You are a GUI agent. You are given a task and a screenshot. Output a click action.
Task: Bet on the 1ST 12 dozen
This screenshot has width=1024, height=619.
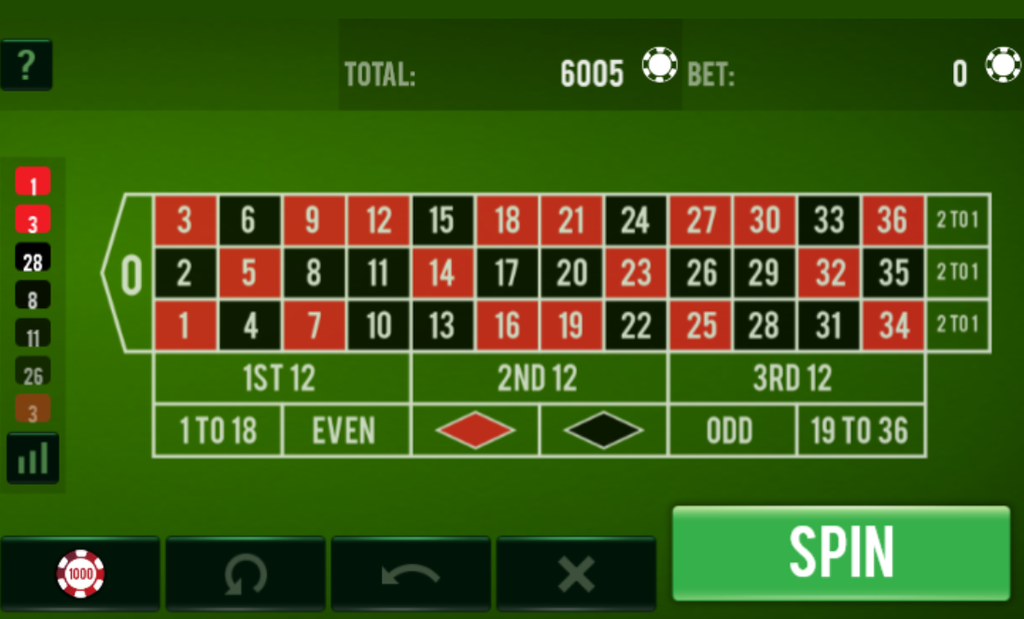pos(281,378)
